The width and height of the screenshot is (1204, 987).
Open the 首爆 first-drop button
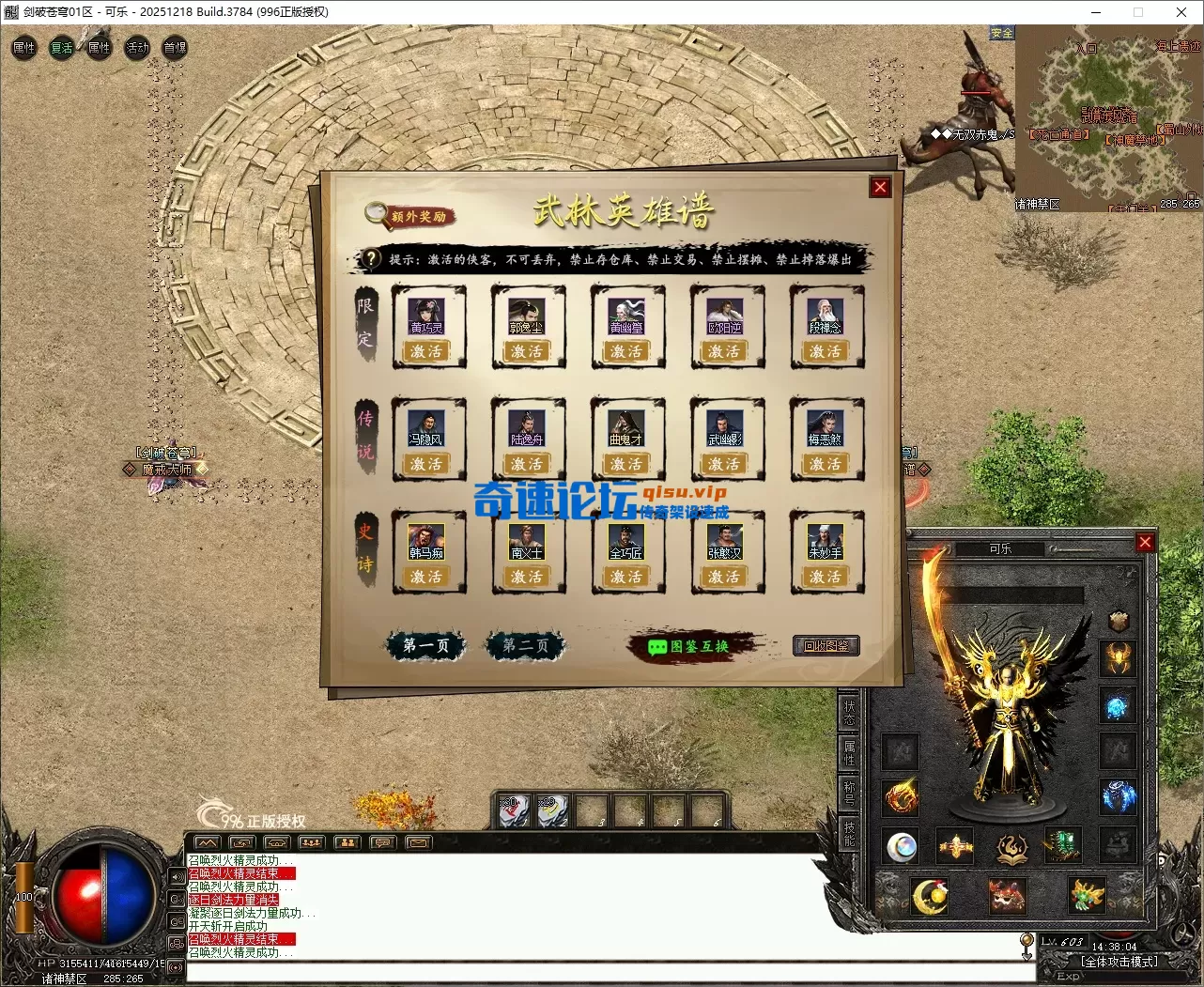(175, 48)
